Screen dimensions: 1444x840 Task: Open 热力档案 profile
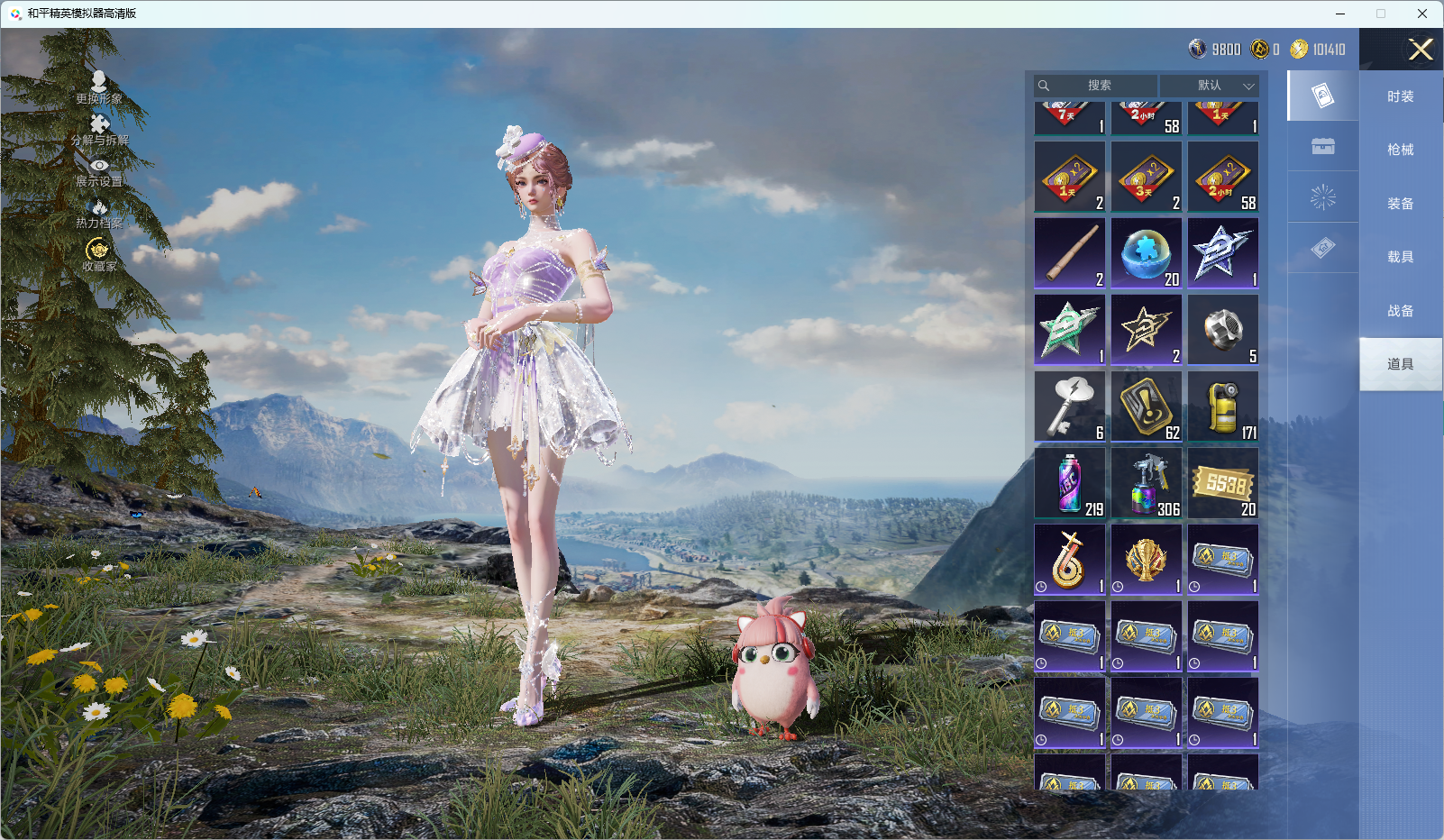[99, 215]
